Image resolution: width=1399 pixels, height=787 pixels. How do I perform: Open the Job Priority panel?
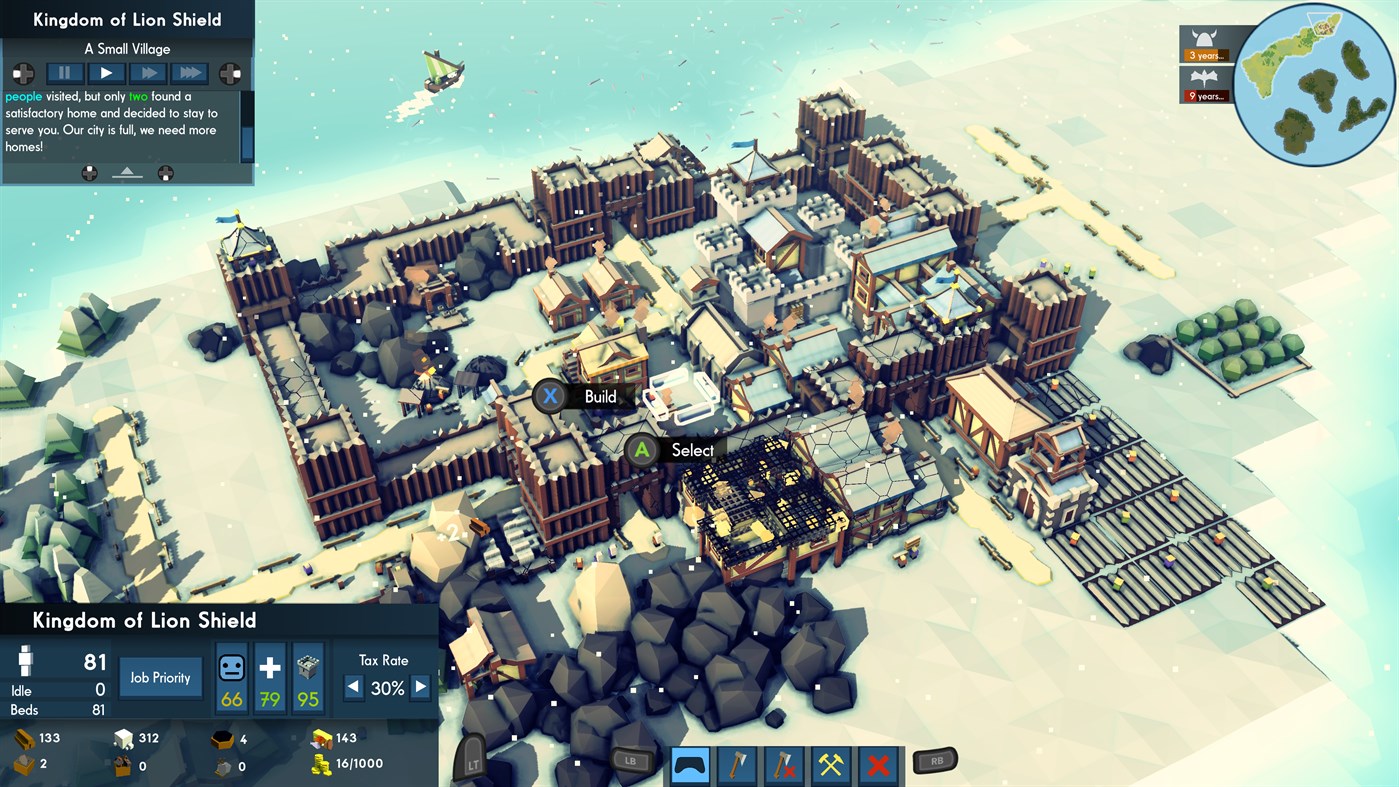click(x=160, y=677)
